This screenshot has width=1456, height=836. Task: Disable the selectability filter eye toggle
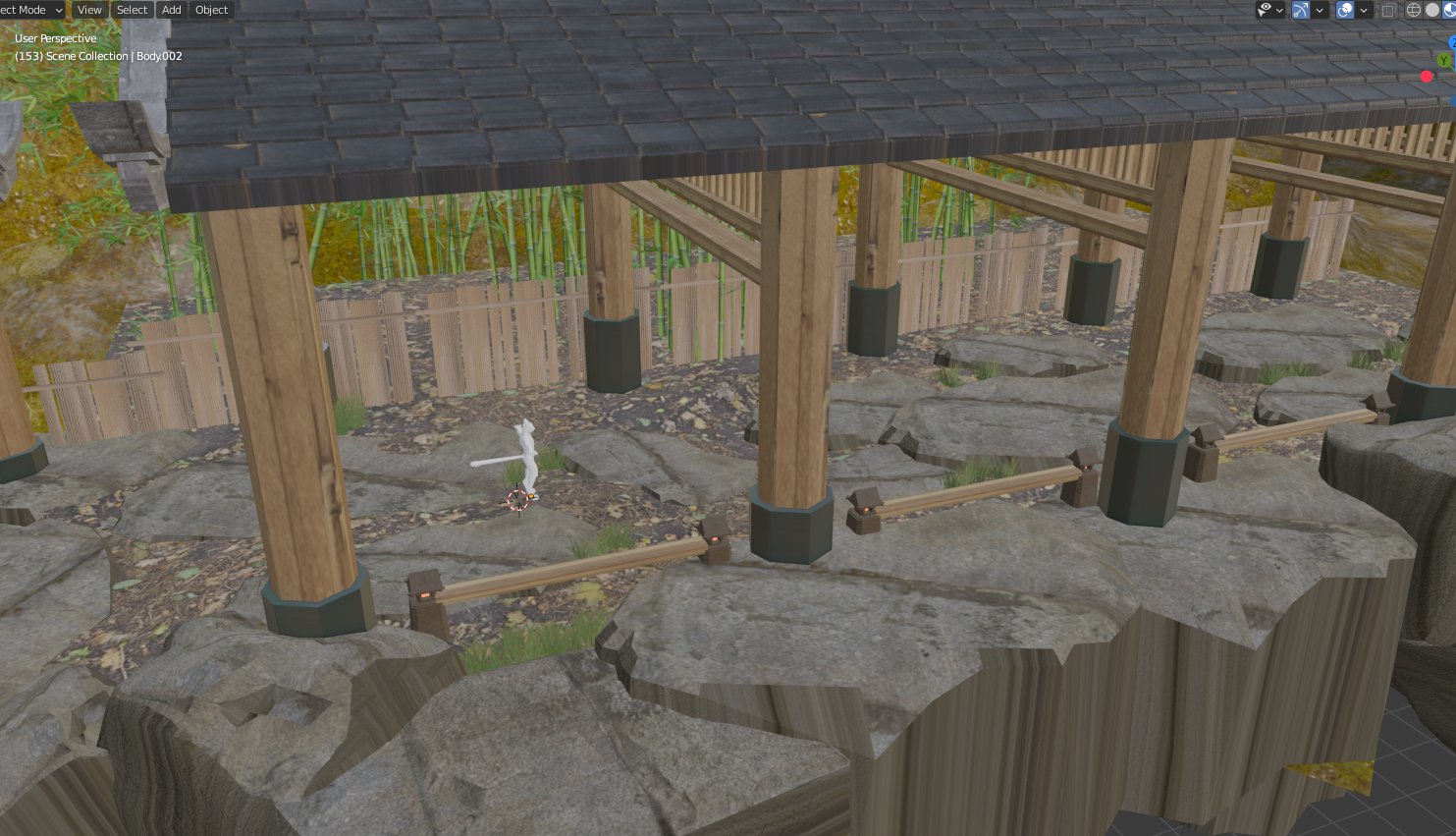[1265, 10]
